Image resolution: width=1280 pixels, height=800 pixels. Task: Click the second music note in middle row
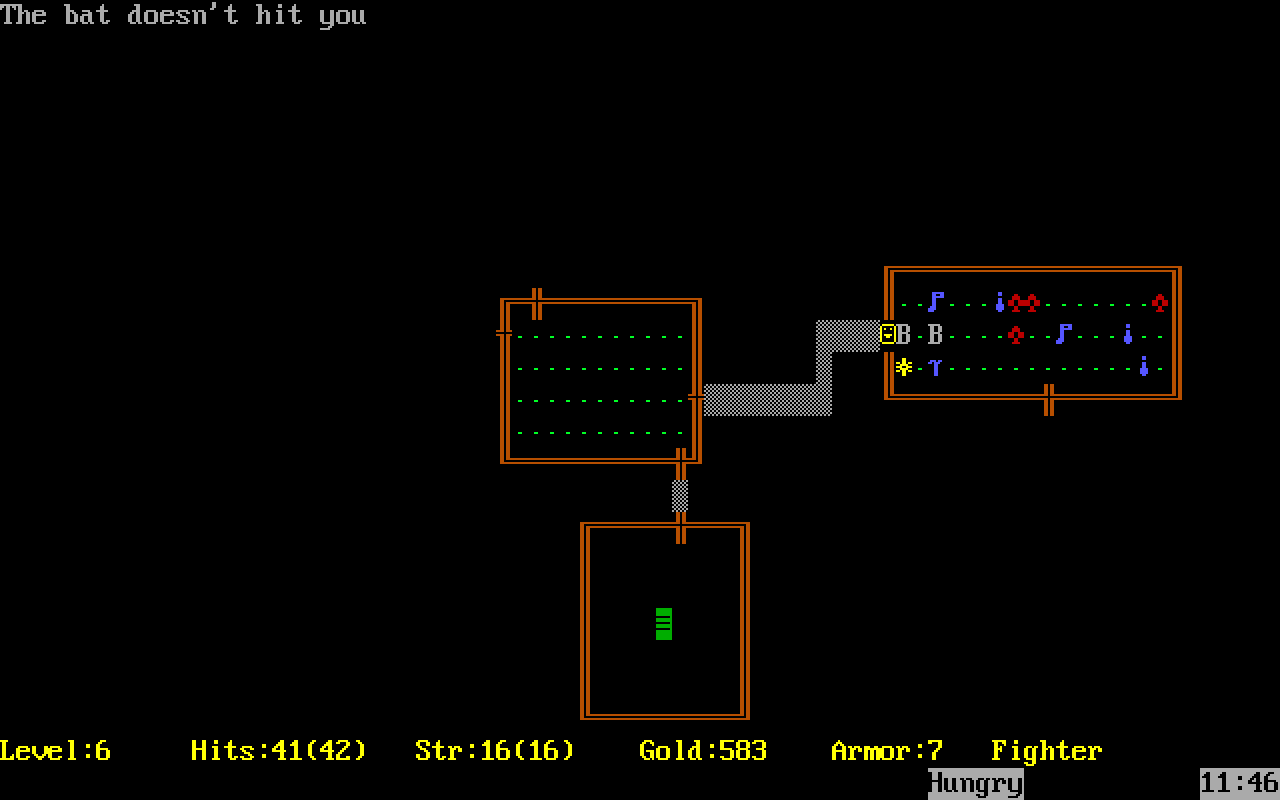click(1062, 334)
